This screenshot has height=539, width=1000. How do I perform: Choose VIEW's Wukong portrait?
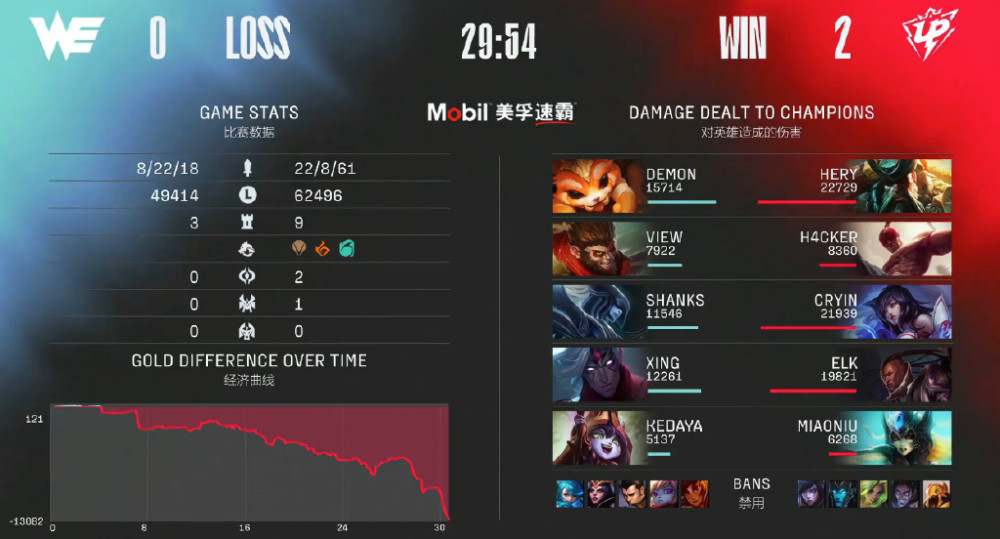tap(597, 248)
